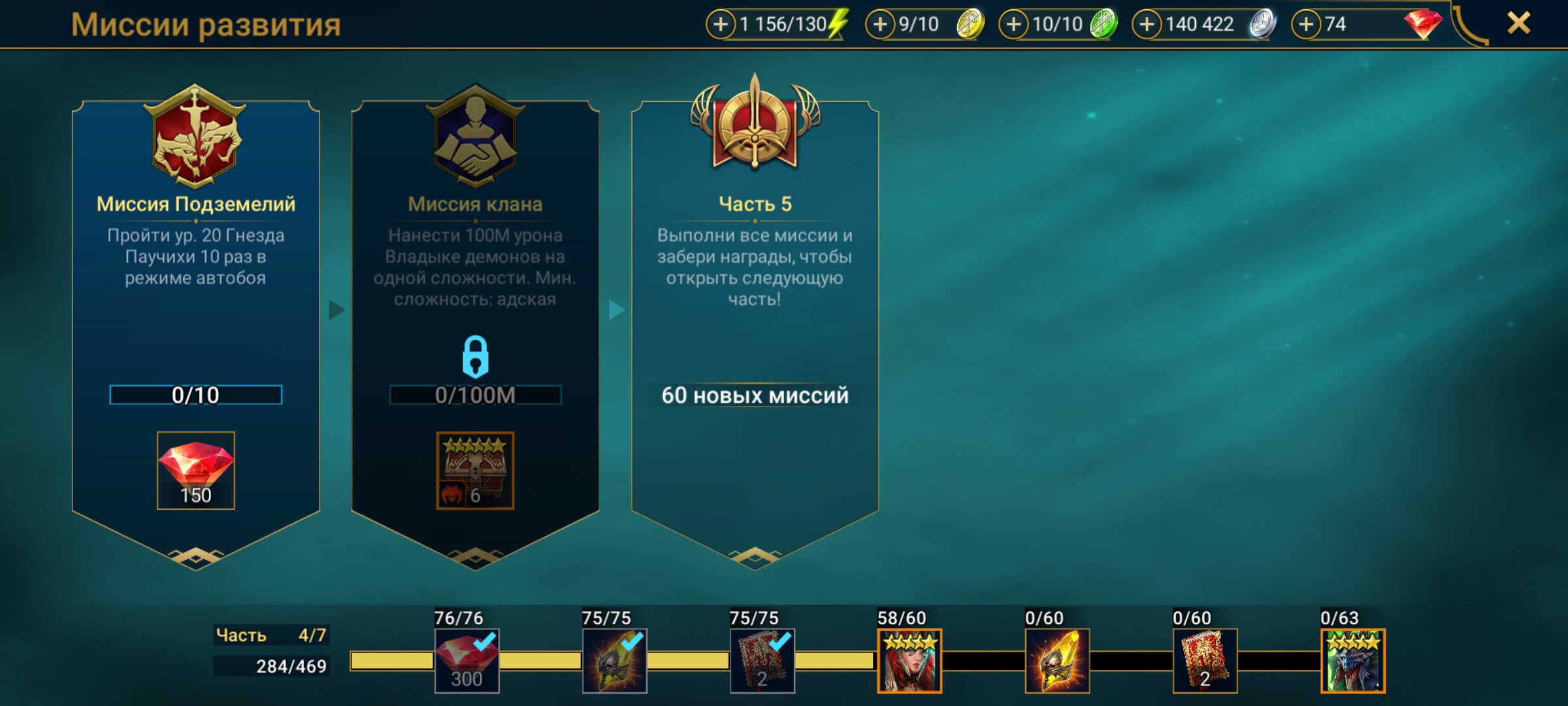View the 0/63 final champion reward

click(1352, 661)
